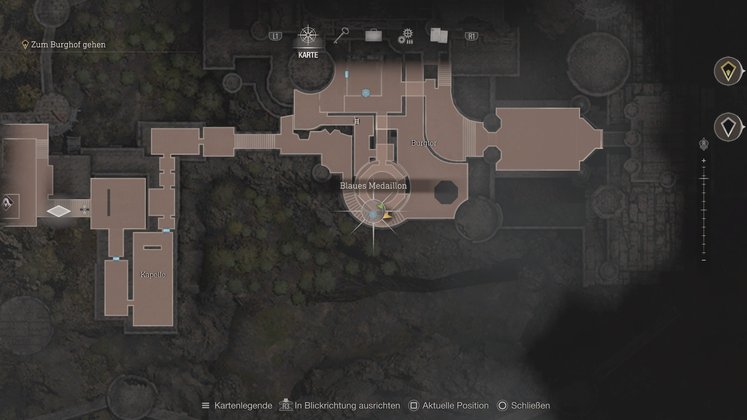Click the Burghof area on the map

pyautogui.click(x=424, y=144)
